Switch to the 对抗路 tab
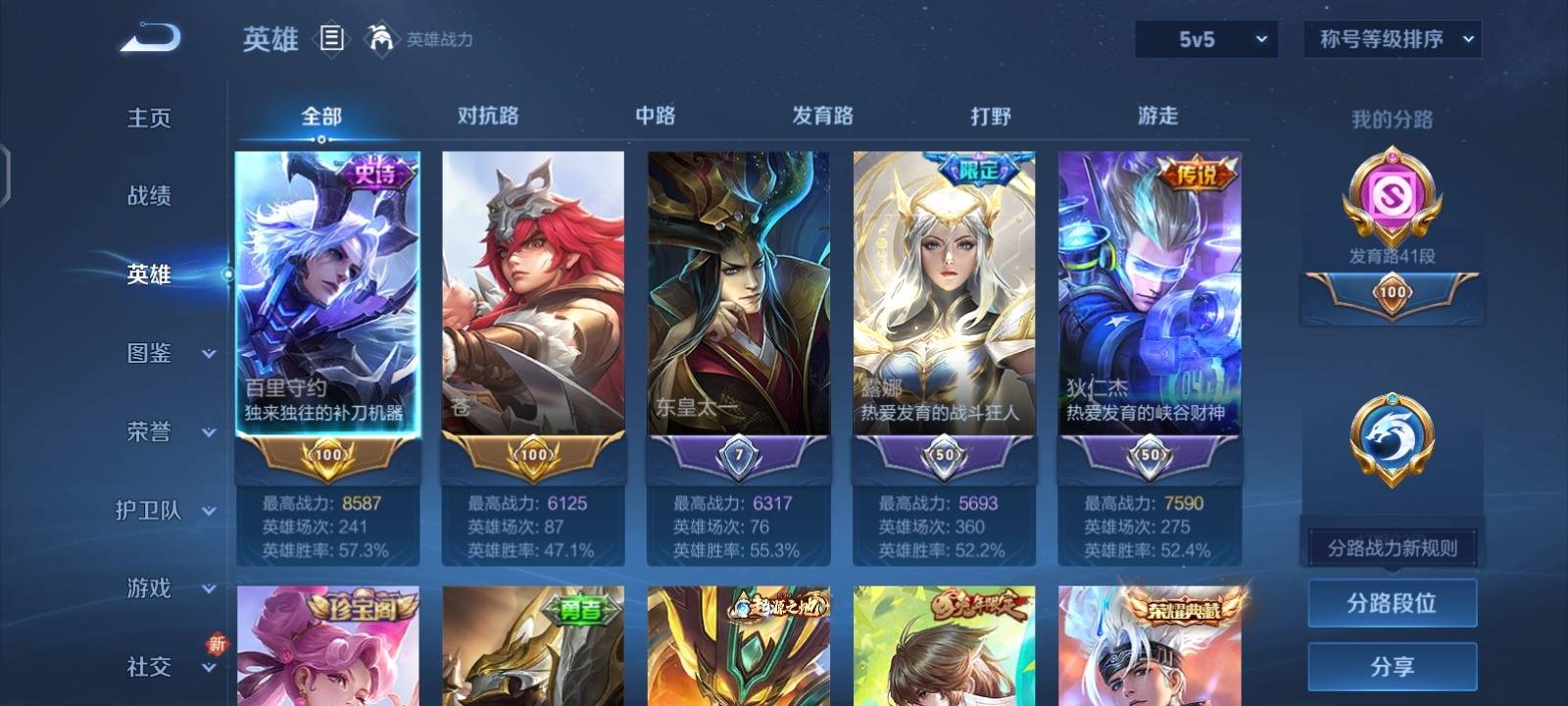Screen dimensions: 1568x706 [489, 116]
